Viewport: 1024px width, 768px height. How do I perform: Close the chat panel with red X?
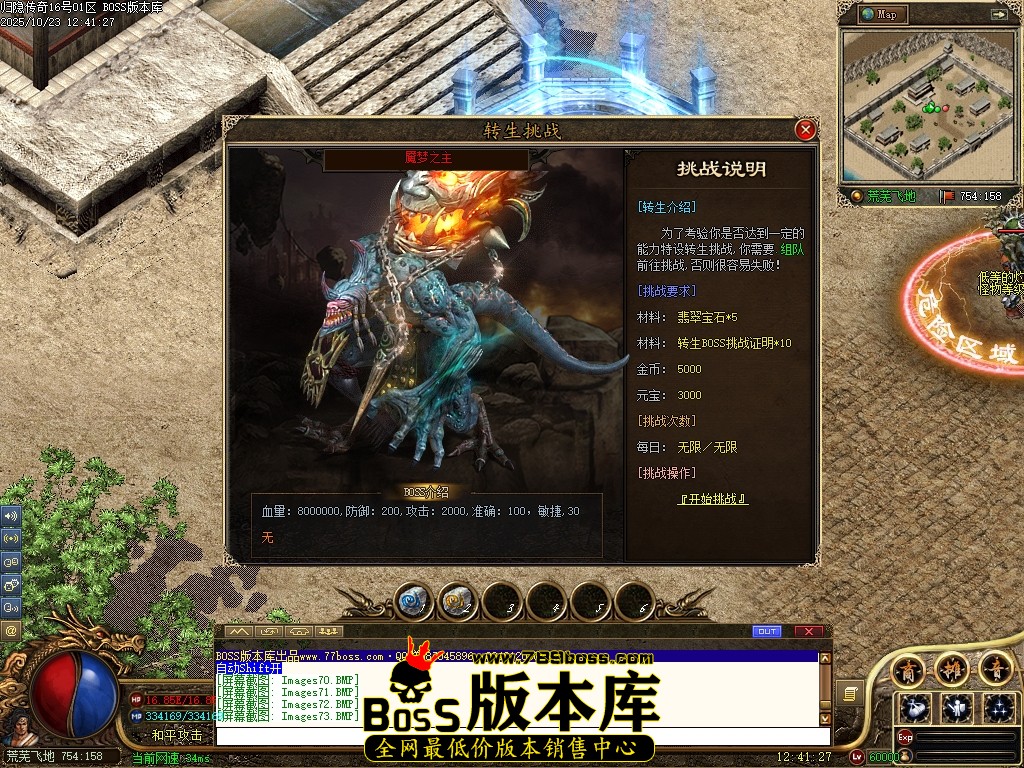808,632
